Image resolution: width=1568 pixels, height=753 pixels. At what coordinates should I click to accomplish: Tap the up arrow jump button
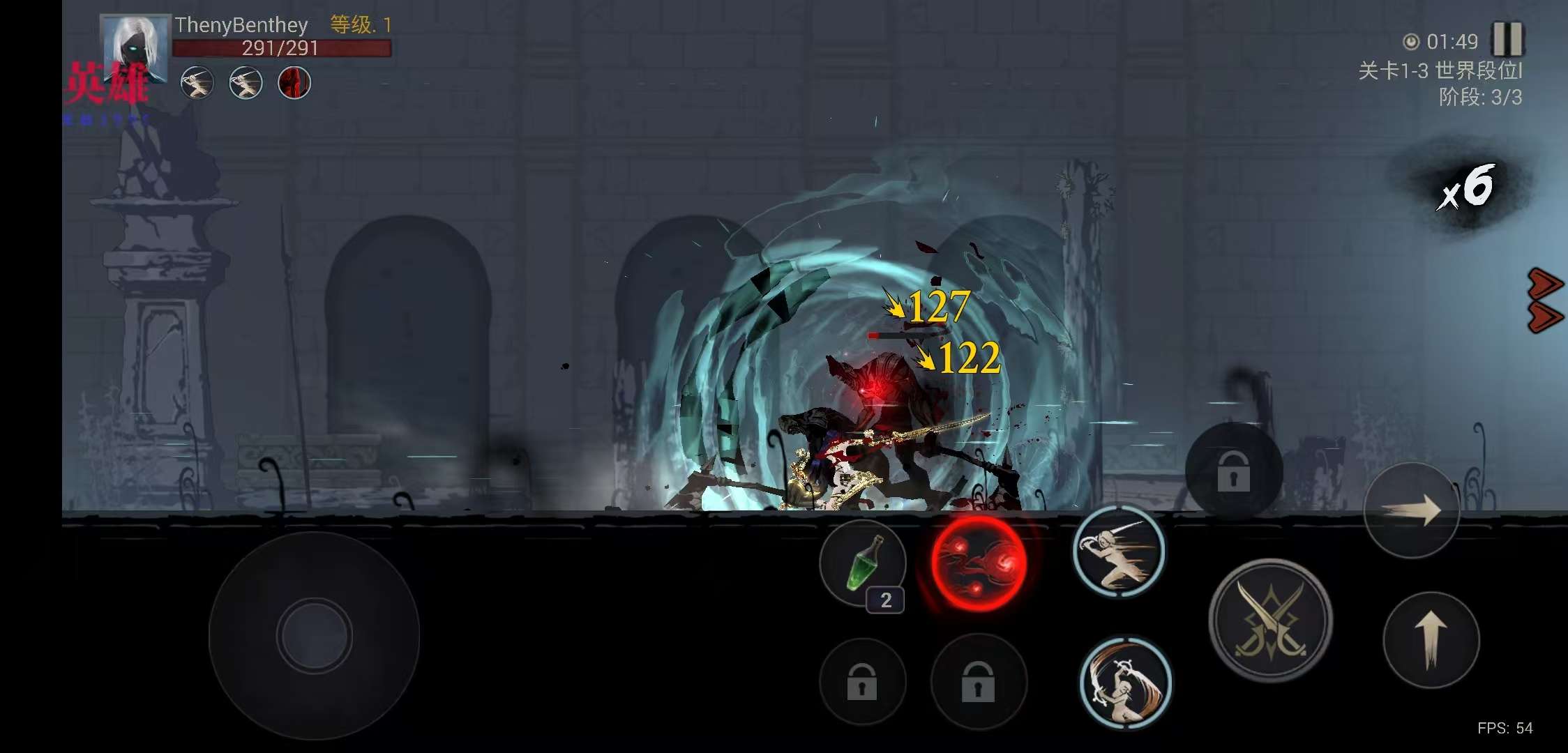pos(1431,639)
